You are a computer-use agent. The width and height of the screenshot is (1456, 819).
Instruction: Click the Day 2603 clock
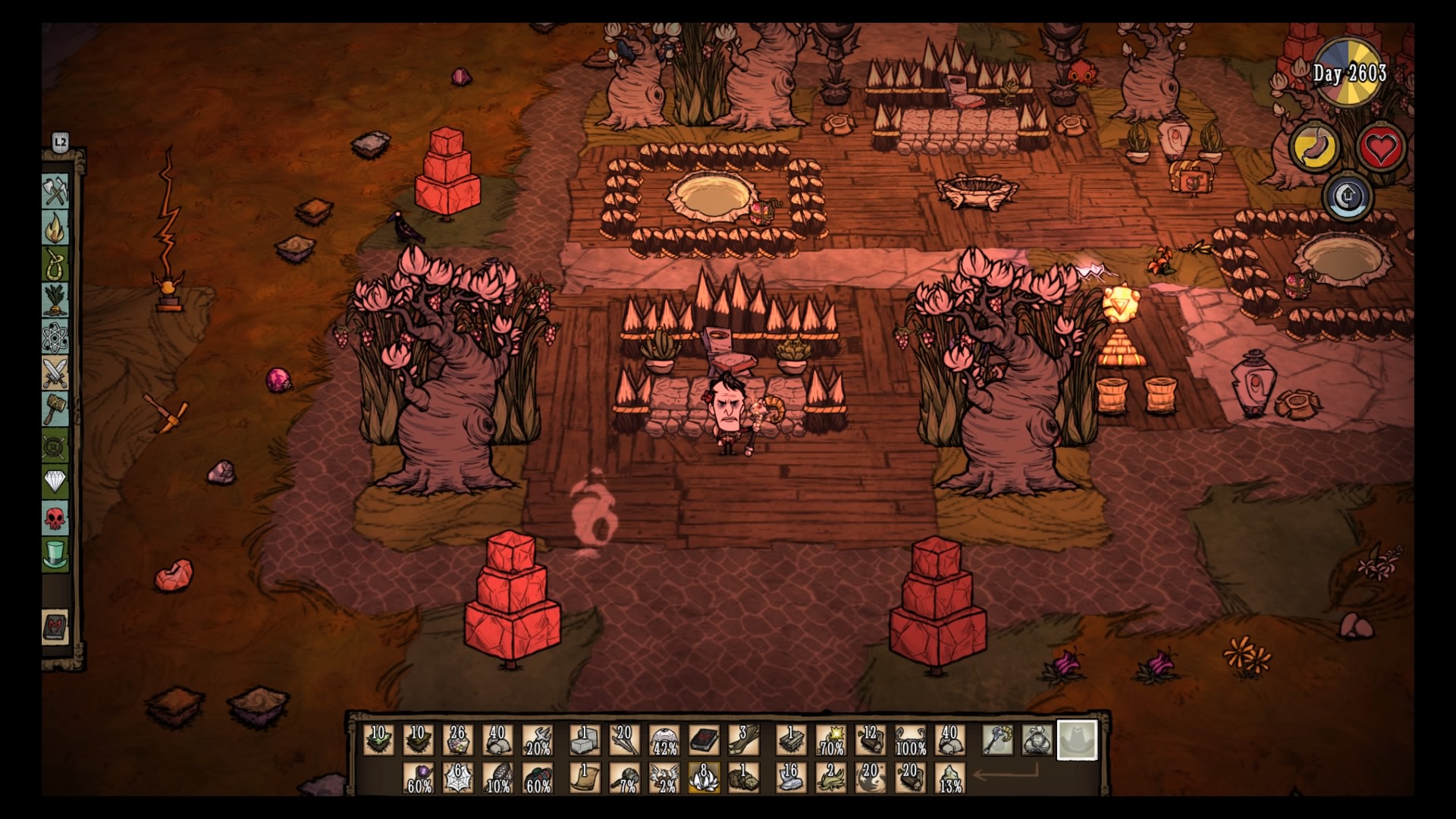pos(1349,74)
